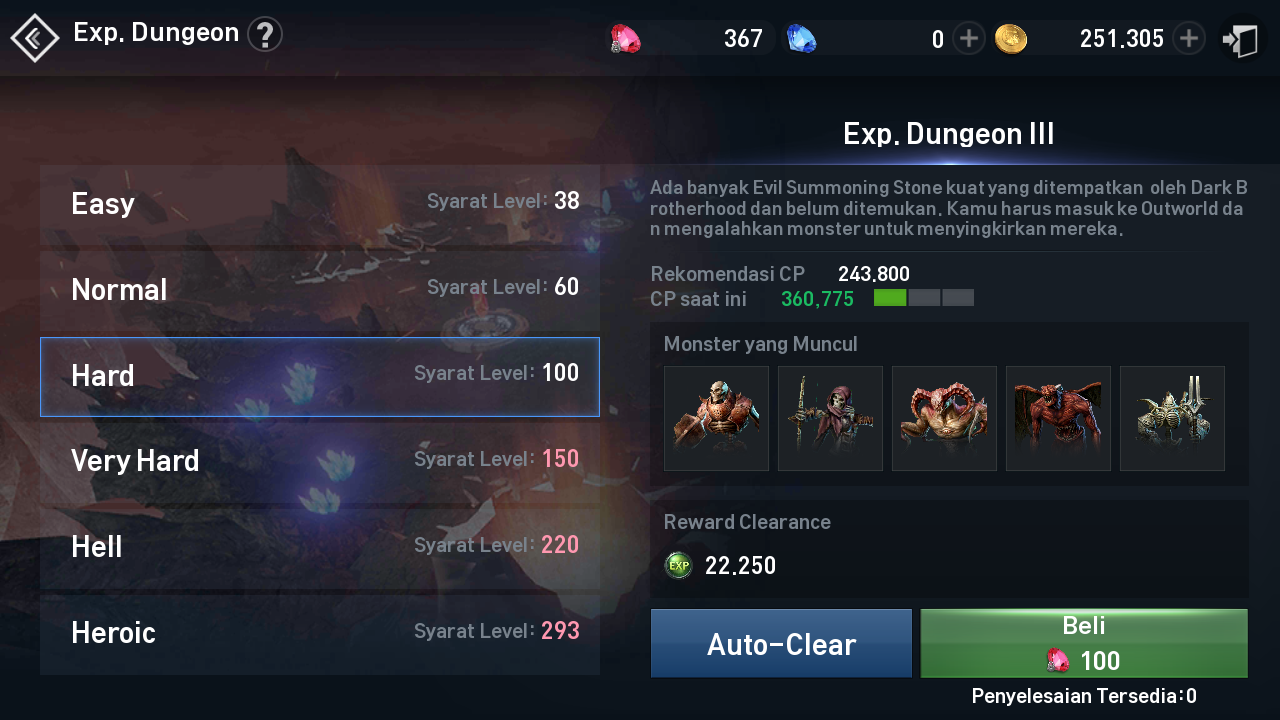
Task: Select the Hell difficulty entry
Action: point(320,546)
